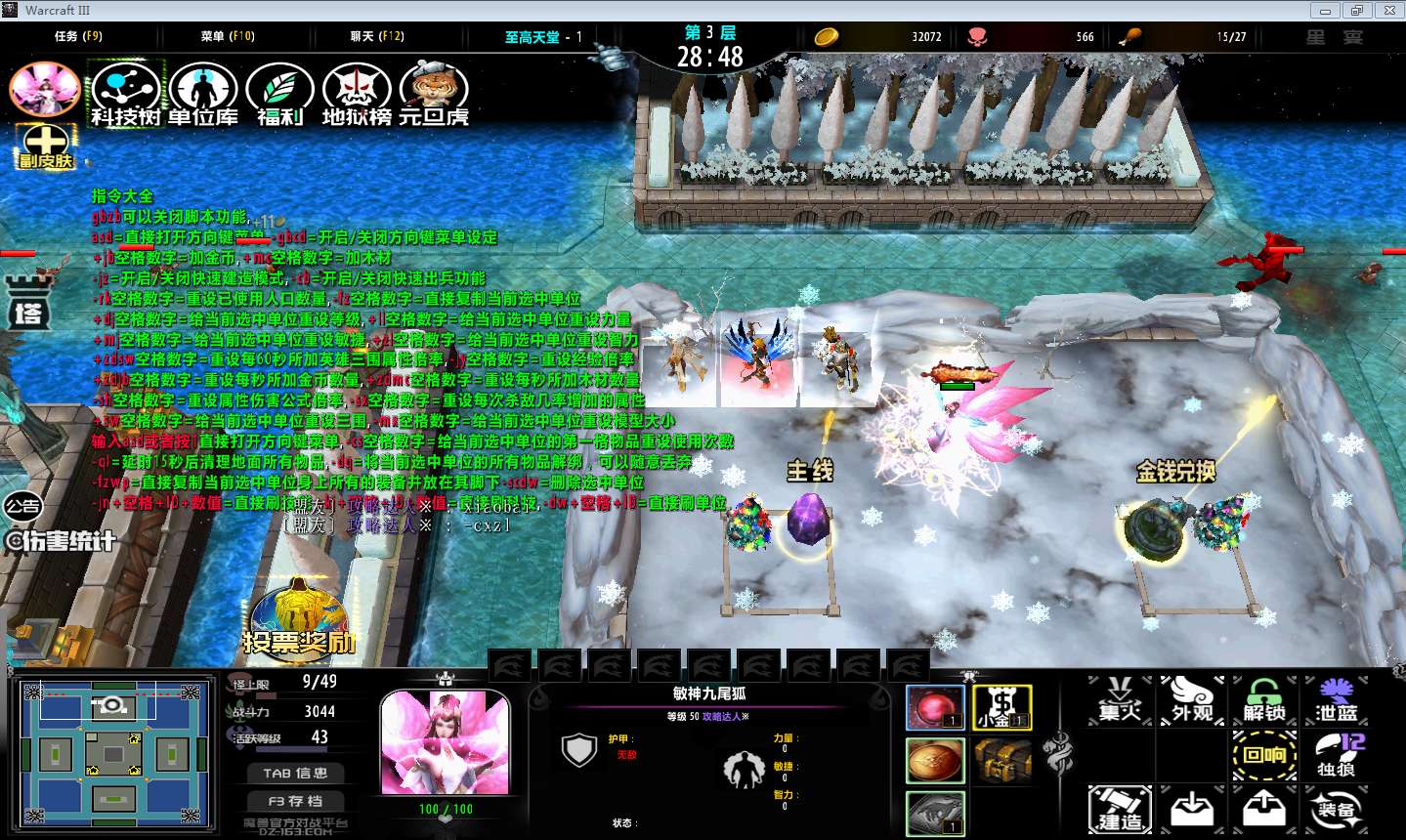Open the 聊天 (F12) chat log

tap(377, 36)
